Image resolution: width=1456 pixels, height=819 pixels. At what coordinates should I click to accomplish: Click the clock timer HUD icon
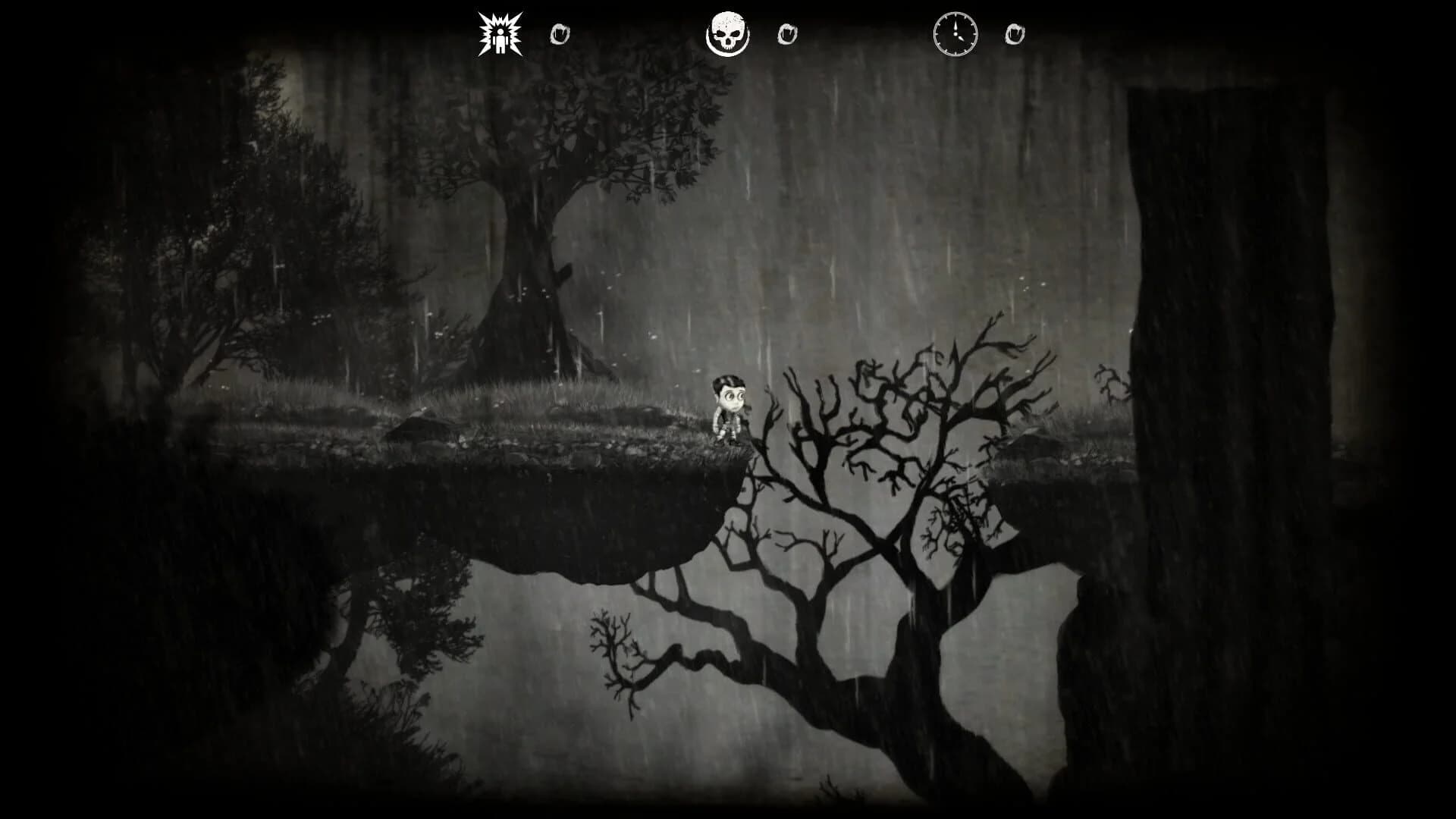(955, 33)
